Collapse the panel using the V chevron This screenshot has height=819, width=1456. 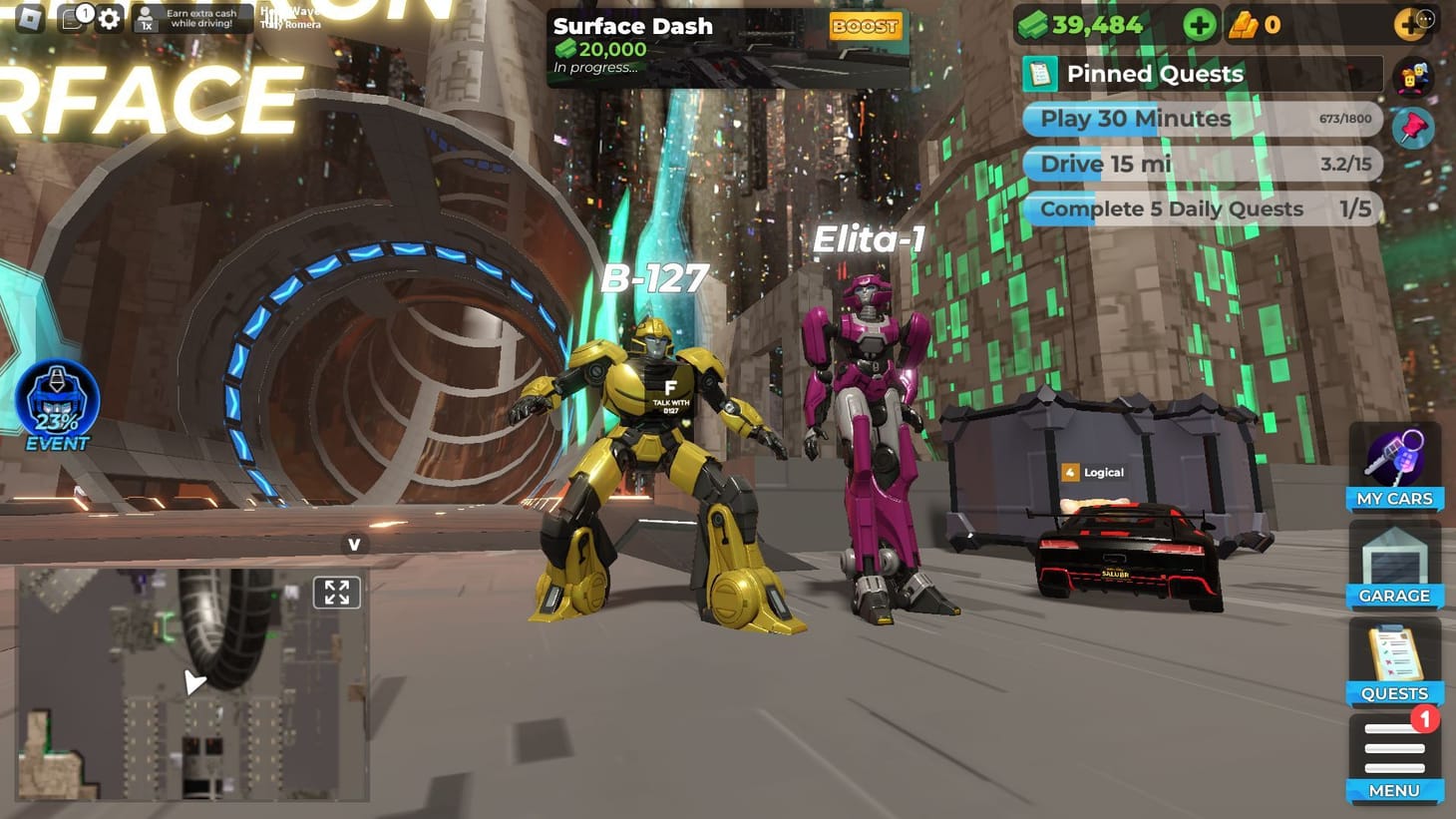[354, 545]
